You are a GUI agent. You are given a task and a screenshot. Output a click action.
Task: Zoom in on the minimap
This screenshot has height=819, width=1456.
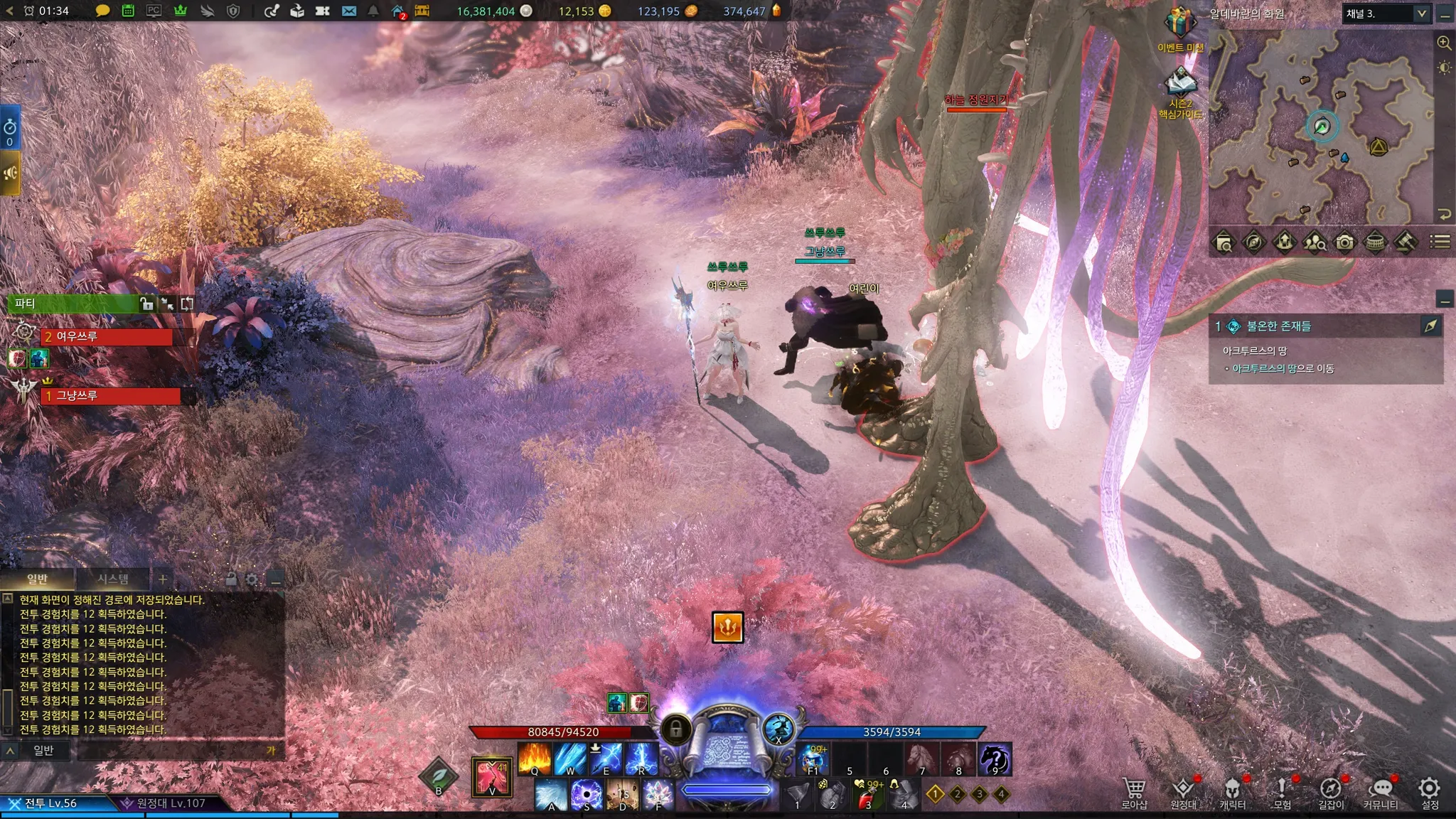pyautogui.click(x=1444, y=43)
